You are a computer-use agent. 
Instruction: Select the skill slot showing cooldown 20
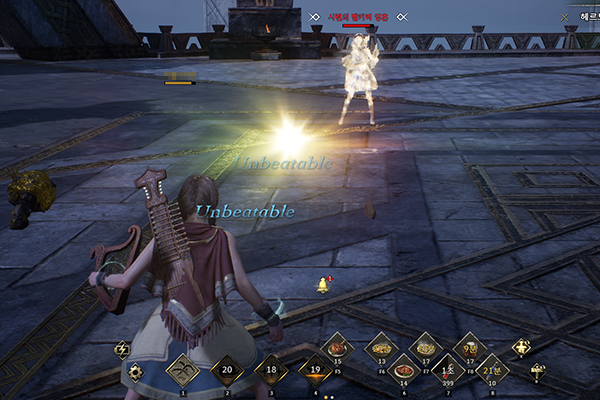click(x=227, y=370)
